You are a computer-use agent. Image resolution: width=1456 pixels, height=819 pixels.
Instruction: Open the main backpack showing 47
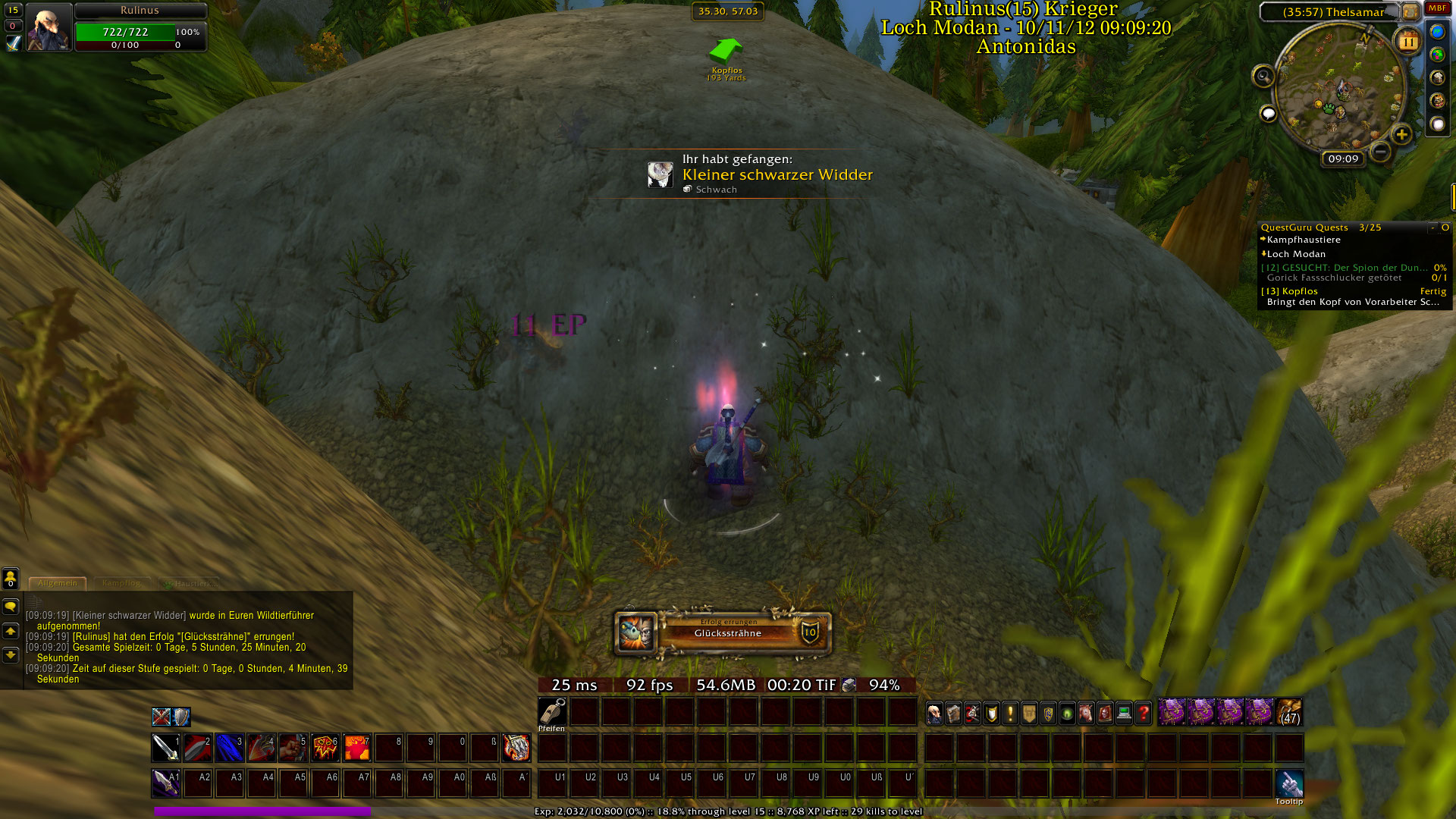1290,713
